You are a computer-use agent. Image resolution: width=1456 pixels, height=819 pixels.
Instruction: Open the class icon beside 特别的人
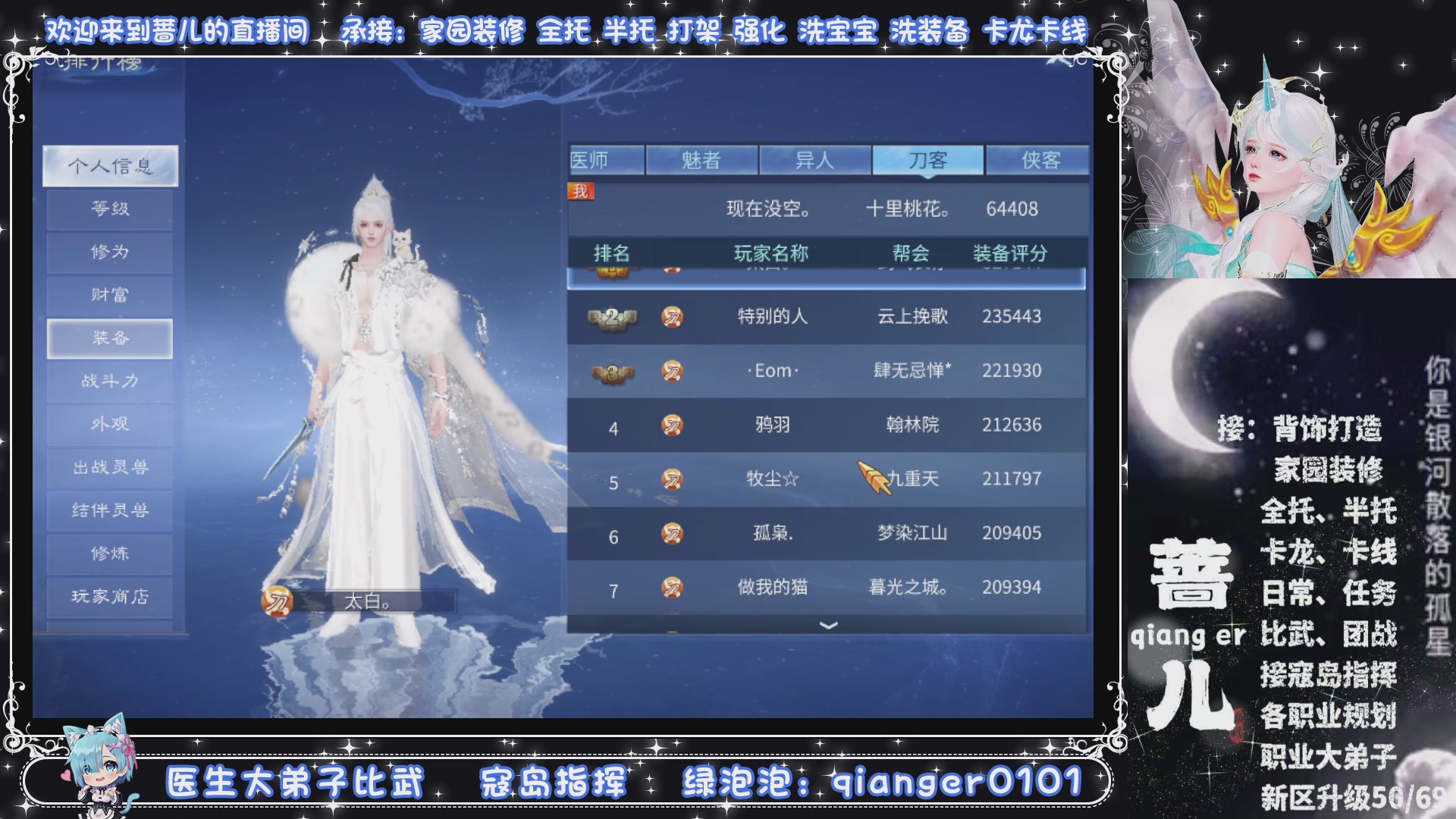click(x=673, y=317)
